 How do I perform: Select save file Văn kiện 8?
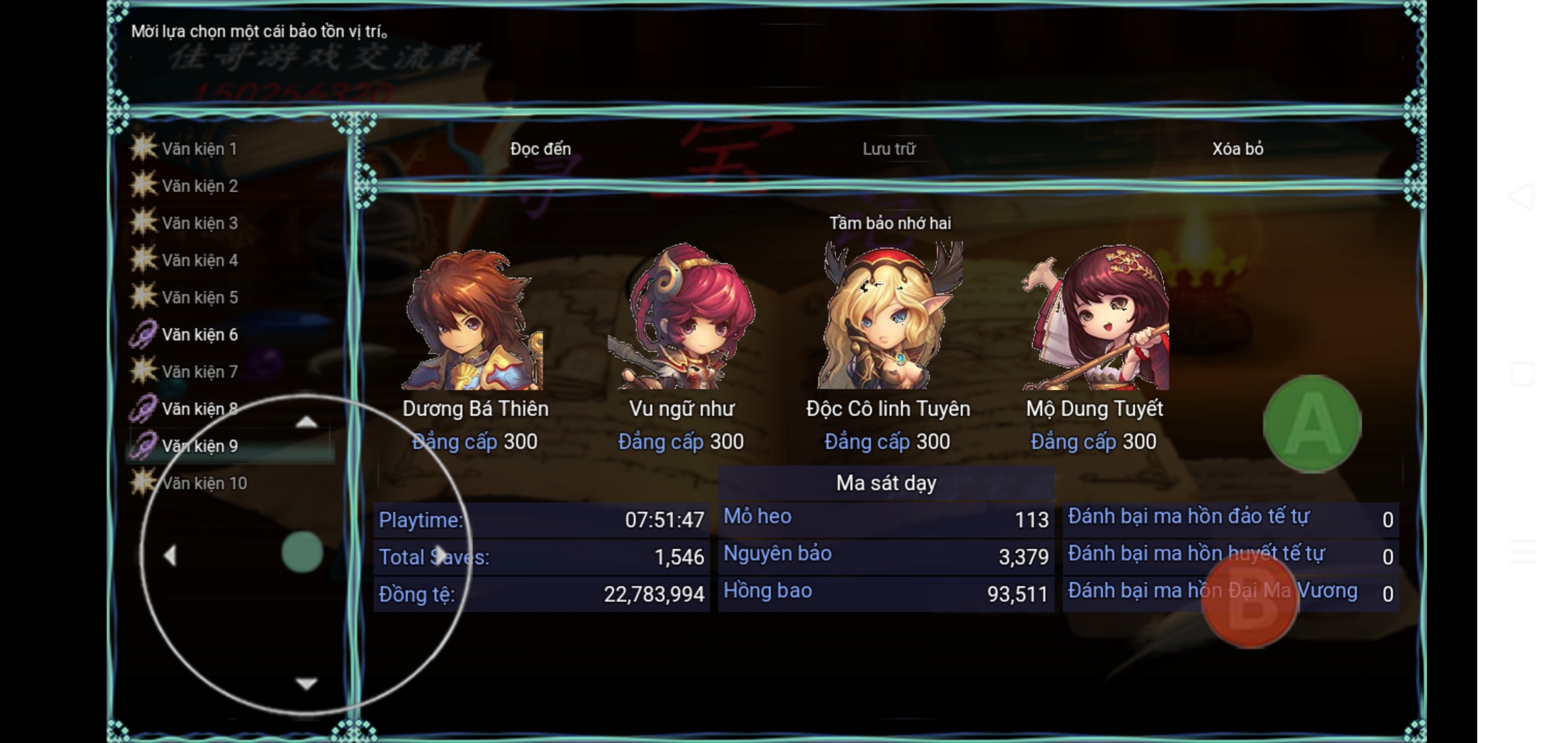click(199, 409)
